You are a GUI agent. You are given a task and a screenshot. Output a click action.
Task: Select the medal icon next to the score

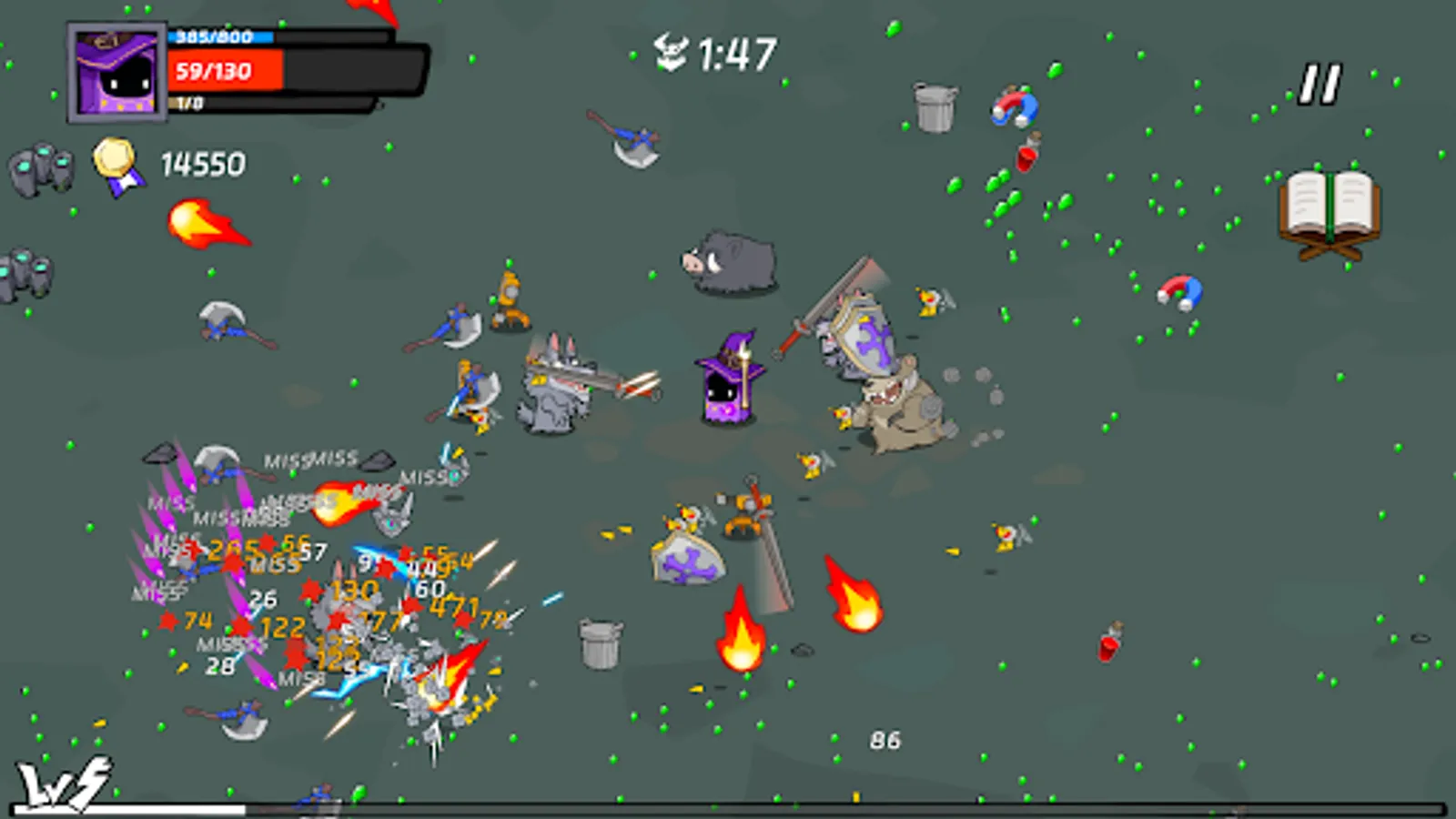pos(115,159)
